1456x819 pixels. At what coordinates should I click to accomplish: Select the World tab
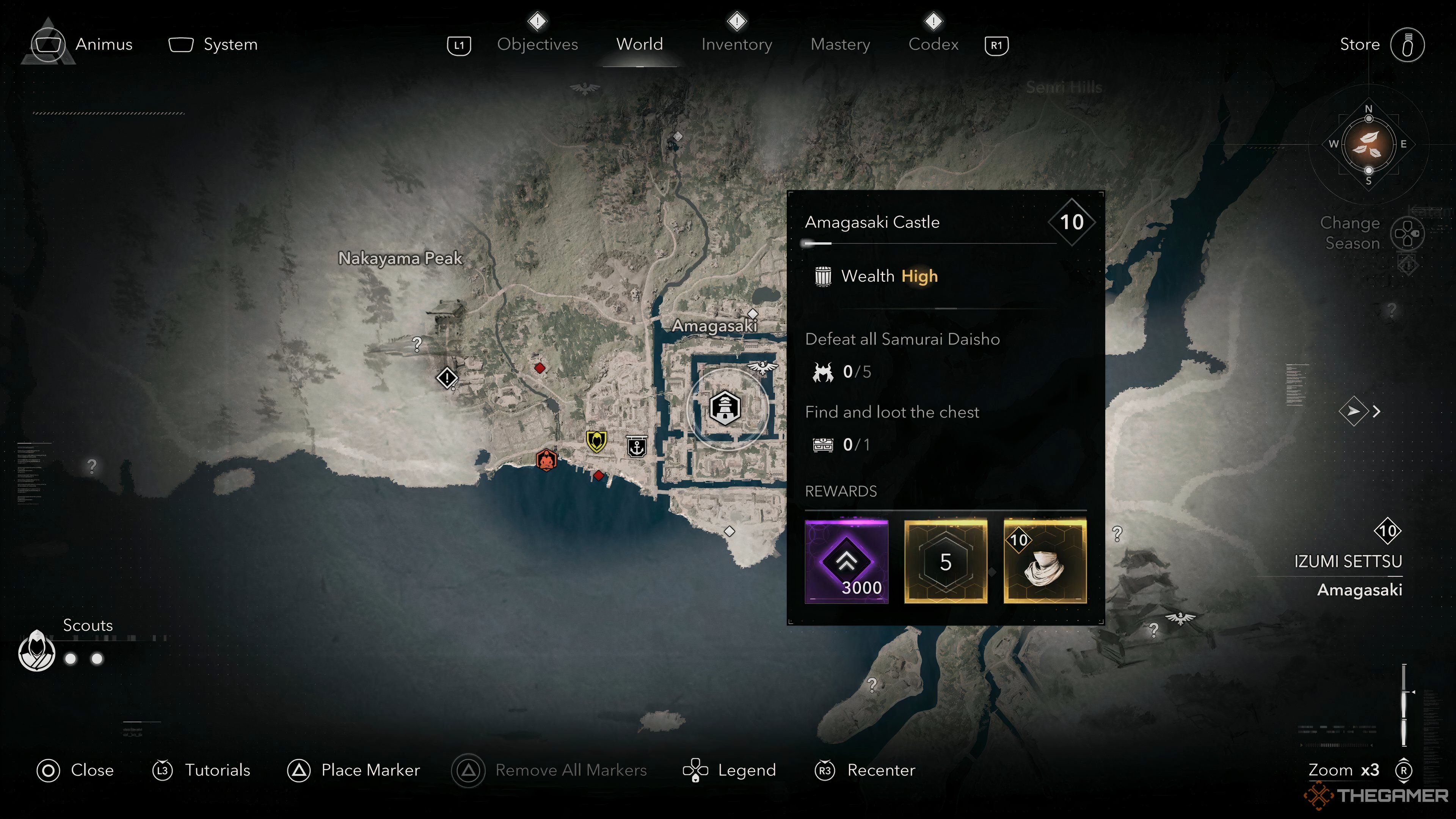(639, 44)
